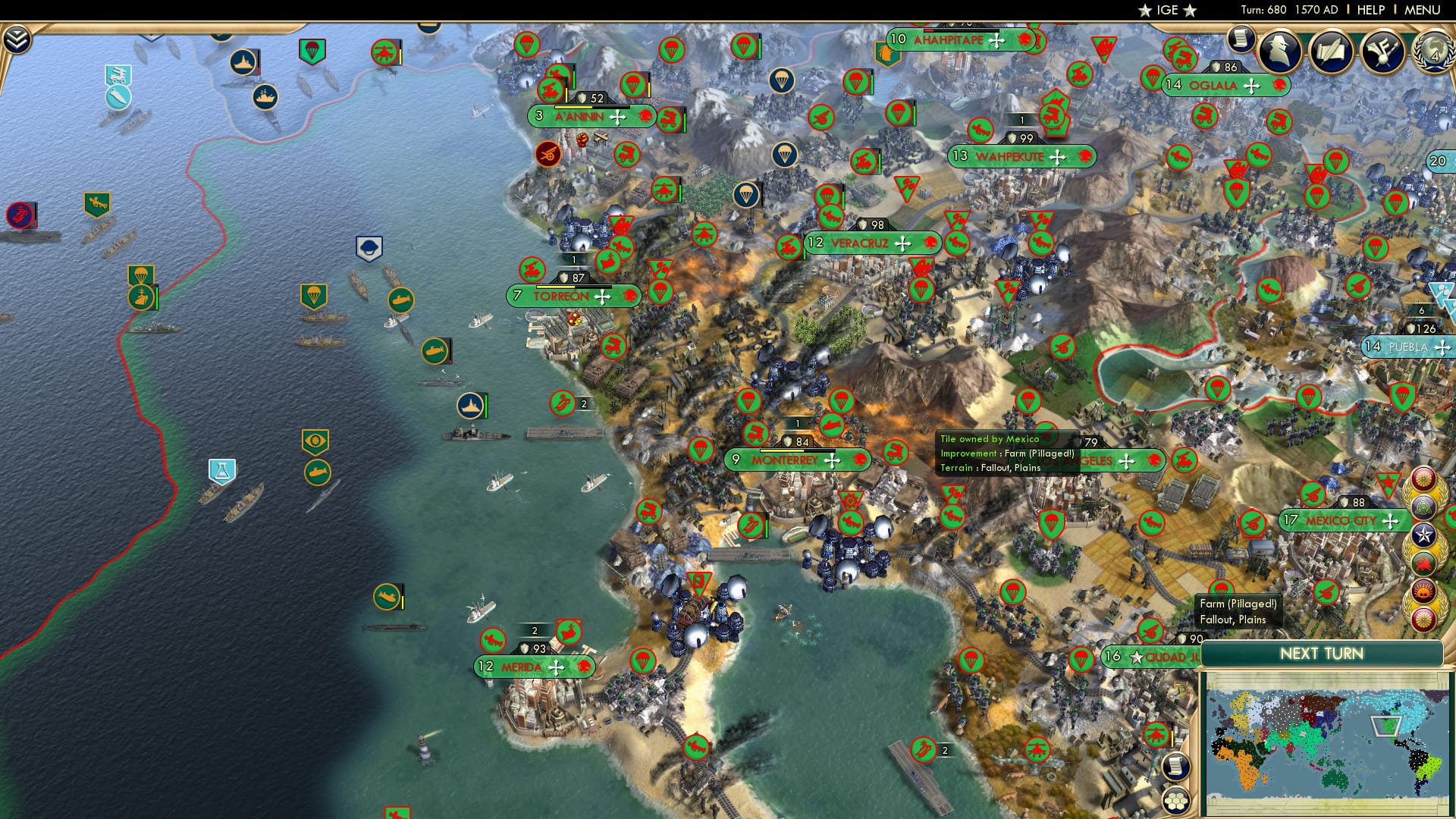This screenshot has width=1456, height=819.
Task: Select the red dragon civilization emblem on right edge
Action: (1423, 562)
